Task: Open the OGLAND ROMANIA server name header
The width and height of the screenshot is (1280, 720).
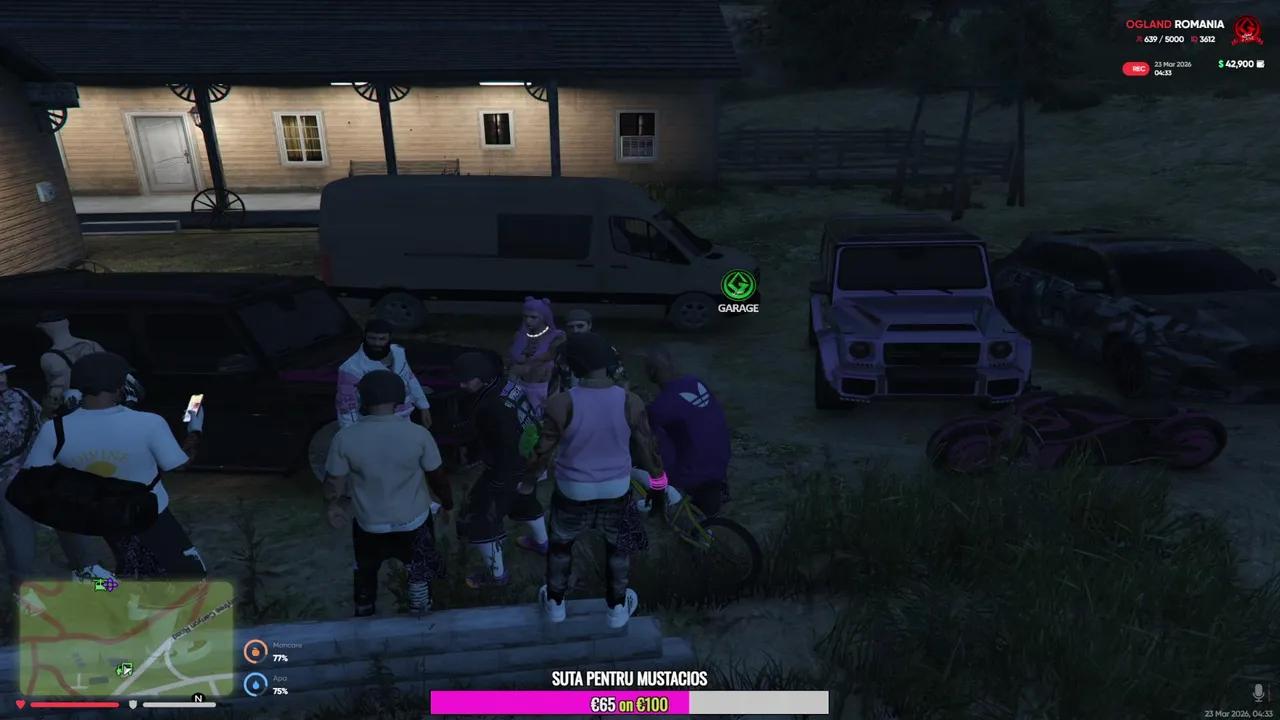Action: tap(1175, 24)
